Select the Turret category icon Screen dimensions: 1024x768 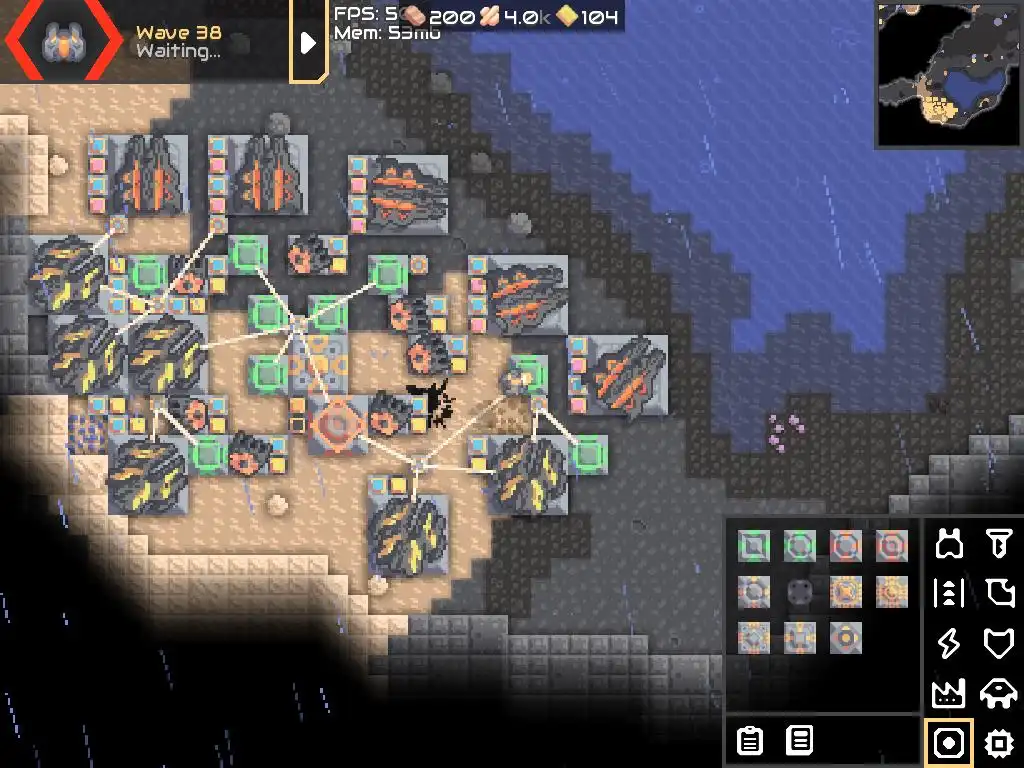(949, 544)
